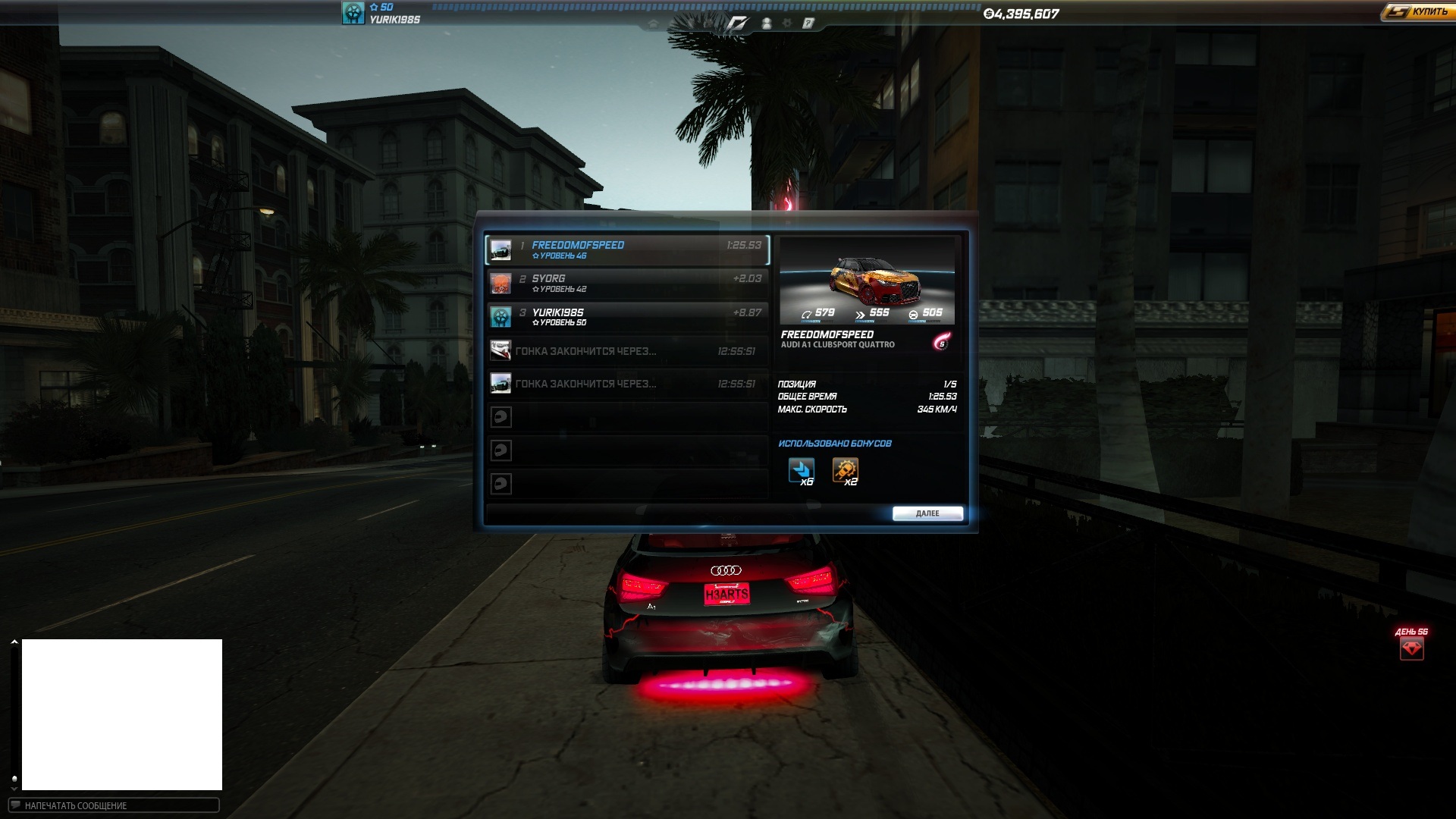Image resolution: width=1456 pixels, height=819 pixels.
Task: Select the SYORG results row
Action: tap(626, 283)
